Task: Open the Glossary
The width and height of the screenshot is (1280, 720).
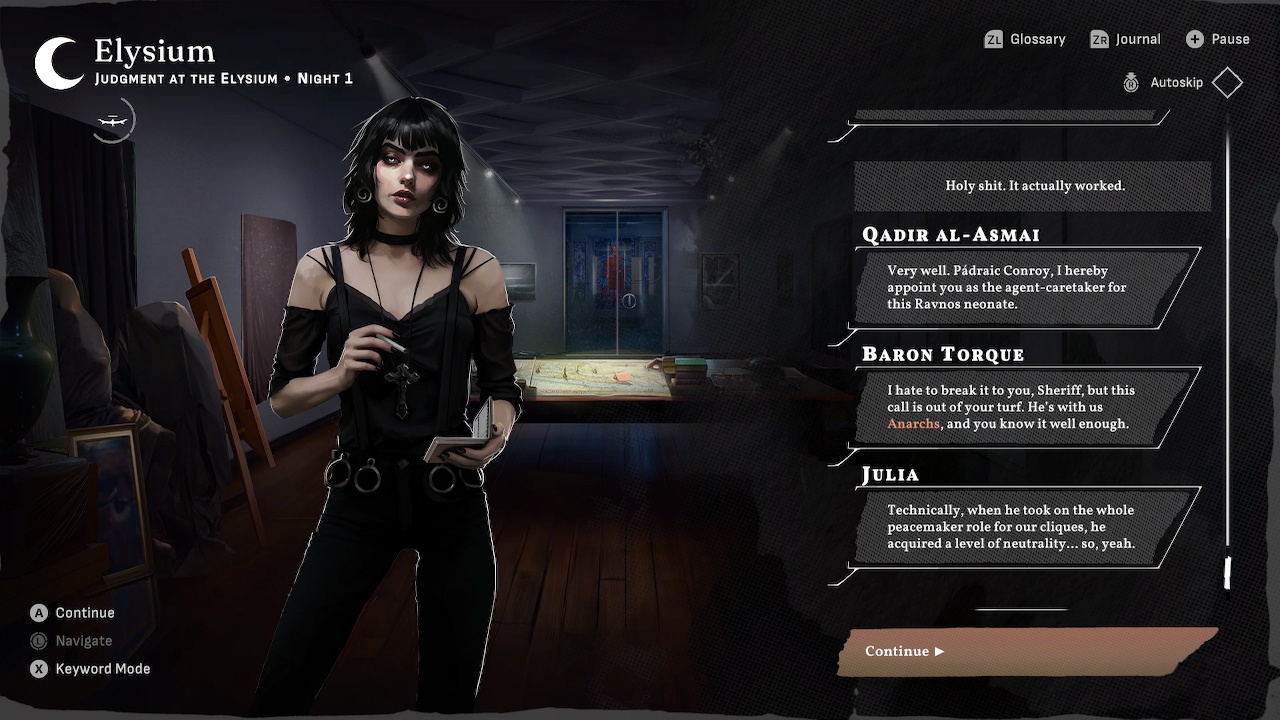Action: pos(1037,39)
